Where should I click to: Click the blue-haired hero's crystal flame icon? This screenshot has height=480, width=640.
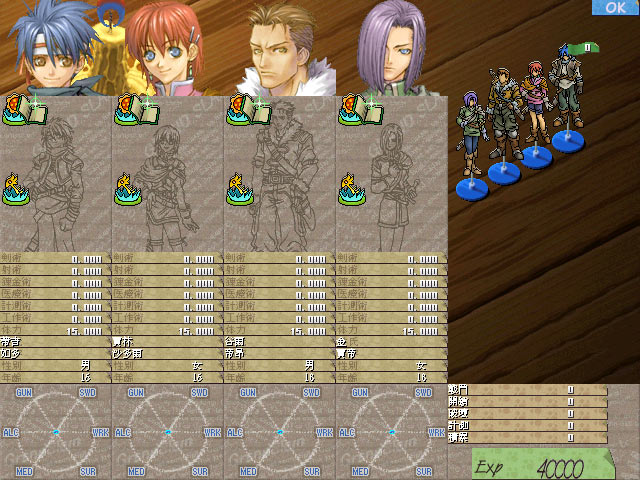[x=16, y=189]
